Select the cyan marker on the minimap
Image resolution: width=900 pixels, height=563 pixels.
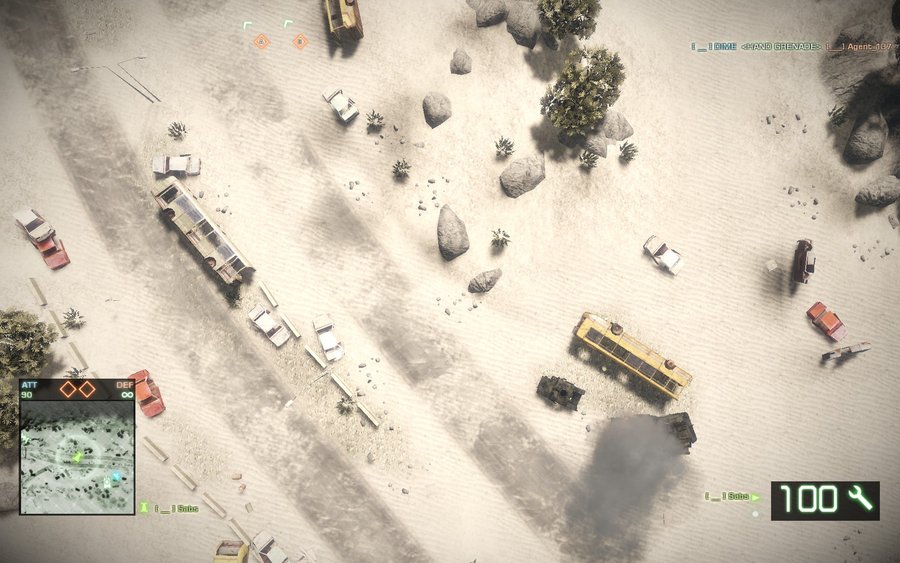pyautogui.click(x=115, y=477)
